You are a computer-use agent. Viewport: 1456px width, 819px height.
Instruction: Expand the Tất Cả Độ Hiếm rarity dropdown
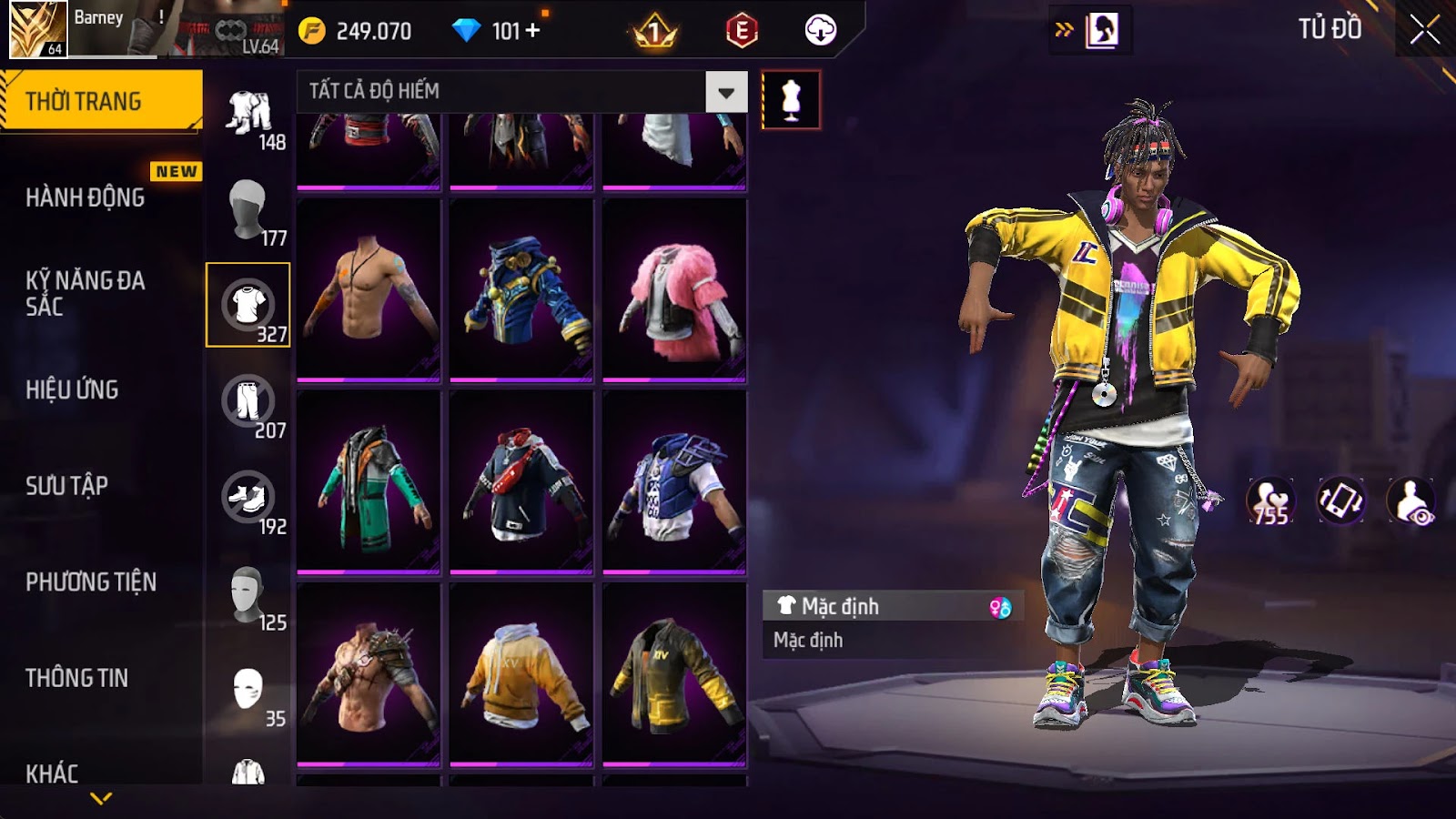click(x=726, y=92)
